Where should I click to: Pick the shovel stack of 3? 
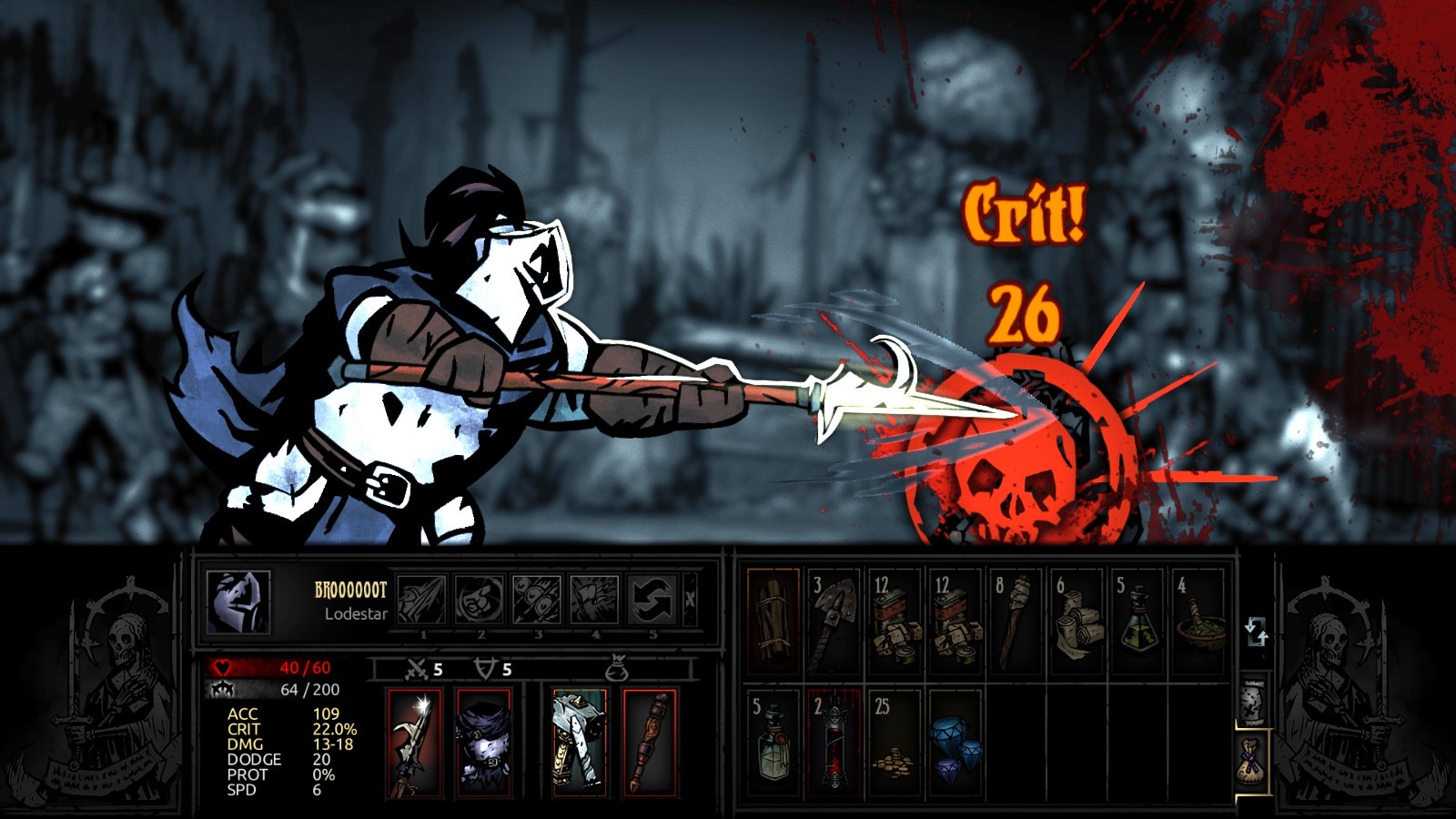click(x=834, y=622)
